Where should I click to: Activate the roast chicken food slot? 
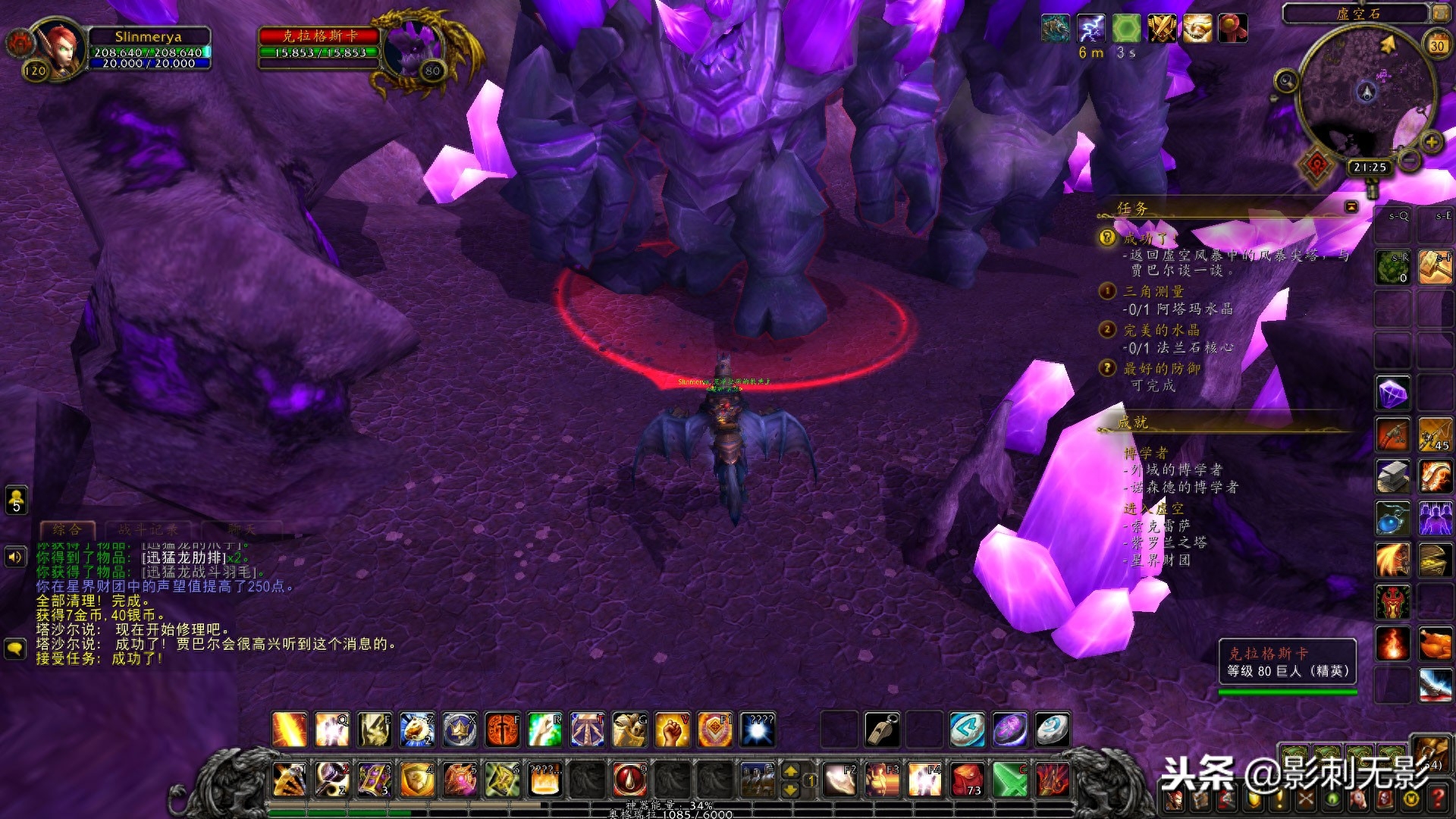(x=1435, y=645)
